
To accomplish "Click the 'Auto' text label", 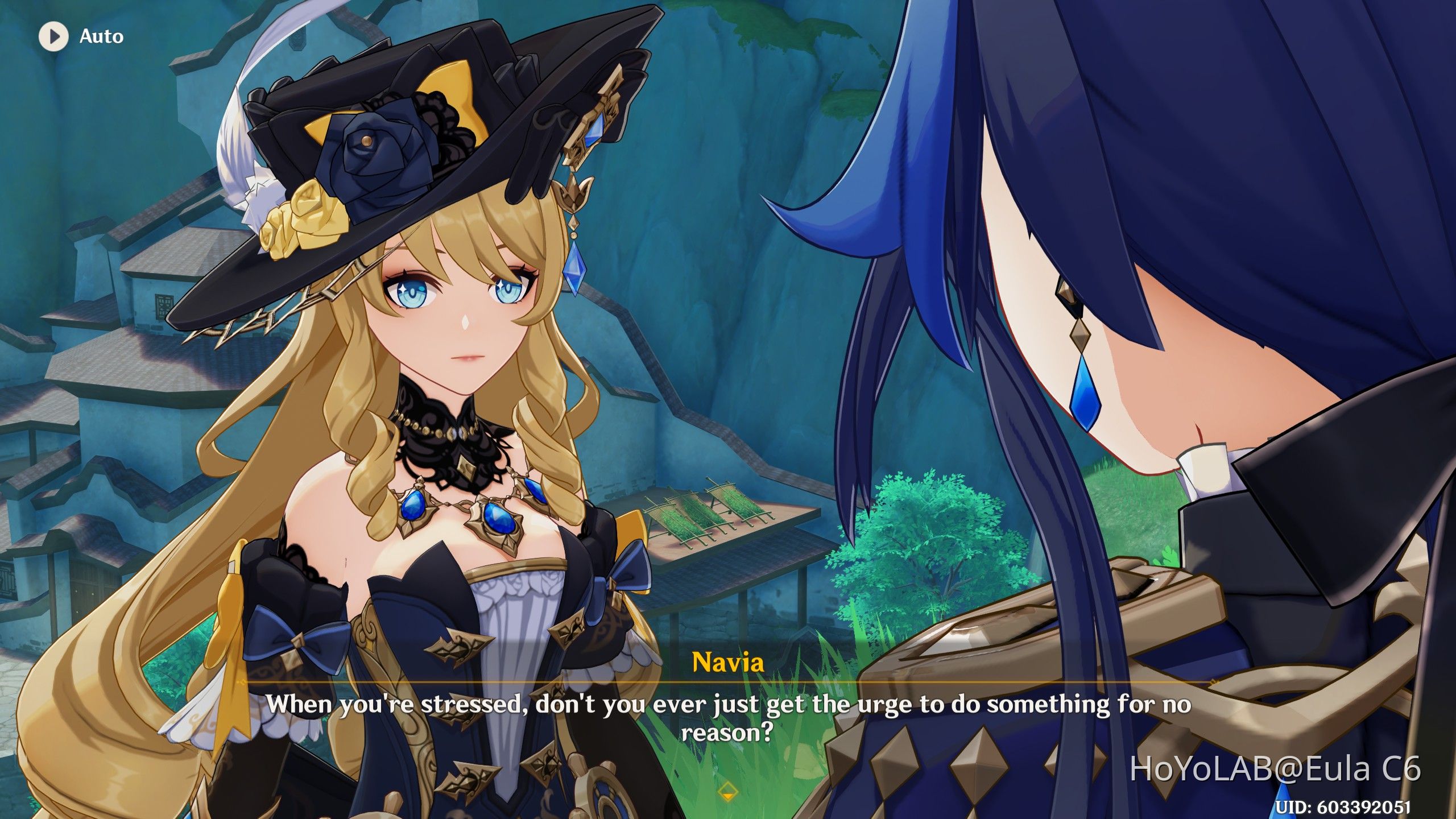I will pyautogui.click(x=100, y=36).
